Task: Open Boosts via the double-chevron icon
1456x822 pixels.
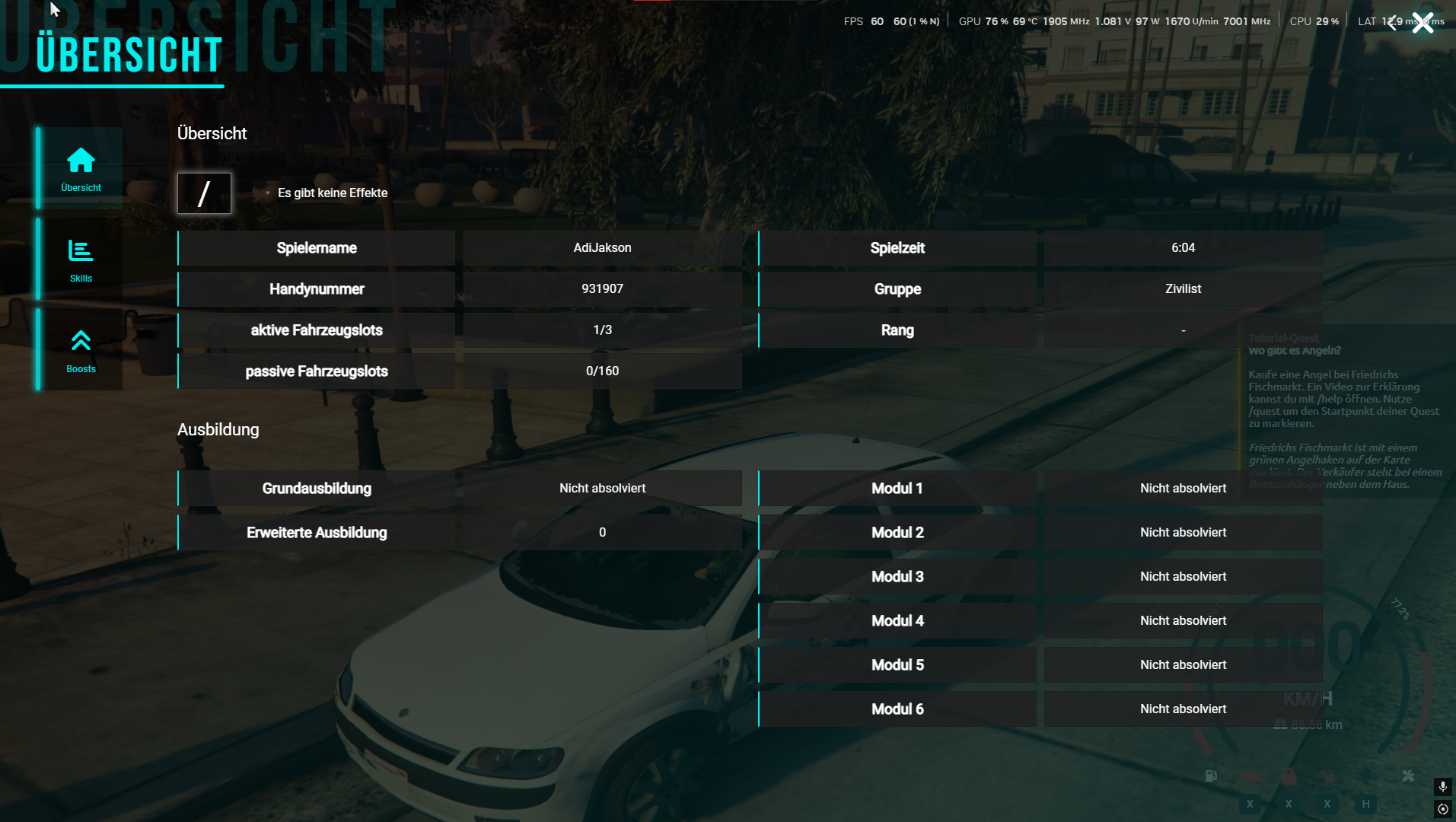Action: [x=81, y=340]
